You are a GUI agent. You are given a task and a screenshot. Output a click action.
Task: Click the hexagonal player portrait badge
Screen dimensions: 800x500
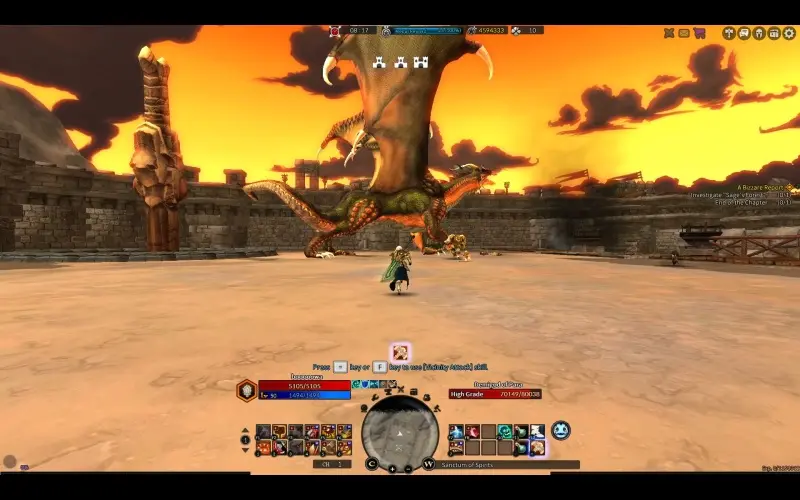246,391
